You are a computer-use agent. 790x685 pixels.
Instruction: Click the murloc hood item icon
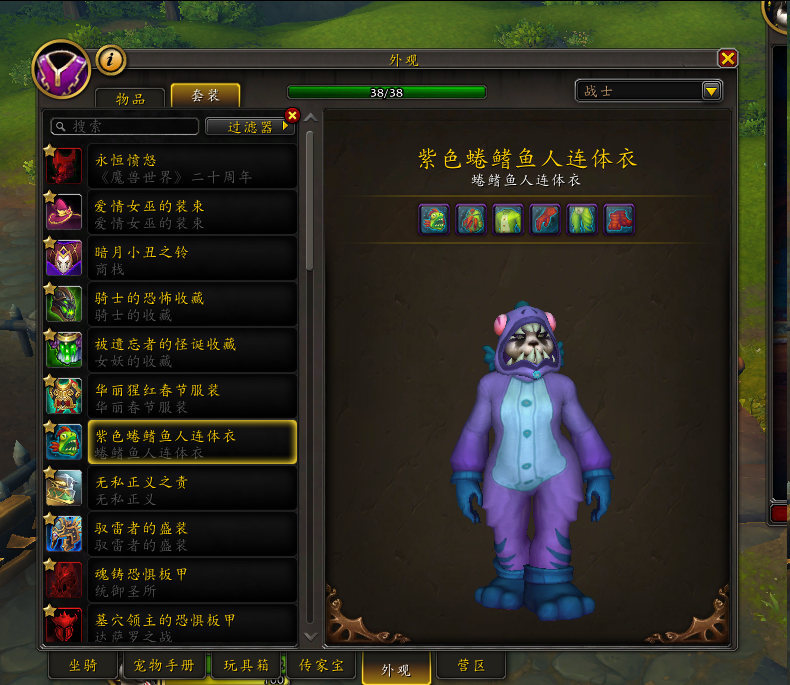click(435, 218)
